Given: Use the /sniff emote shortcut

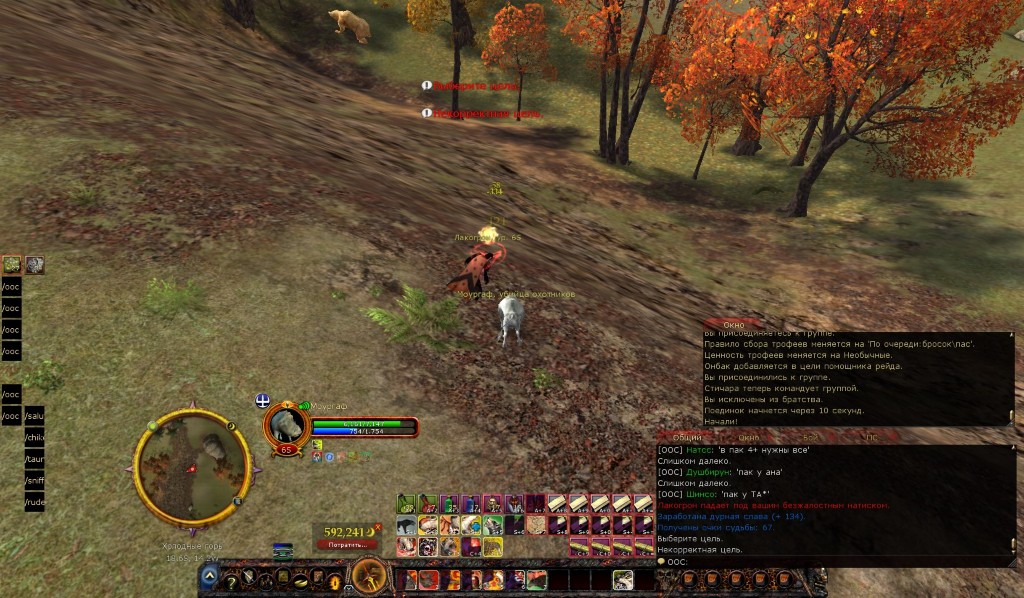Looking at the screenshot, I should pos(35,480).
